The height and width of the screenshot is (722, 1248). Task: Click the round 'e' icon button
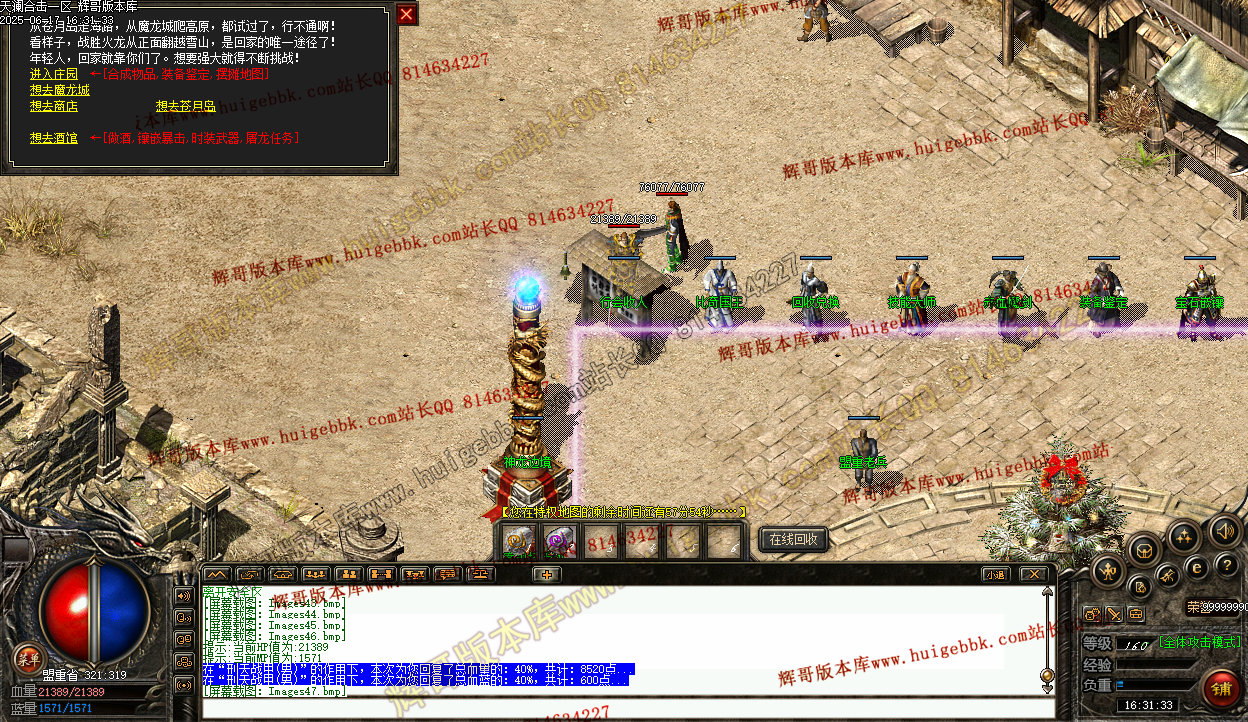coord(1196,568)
